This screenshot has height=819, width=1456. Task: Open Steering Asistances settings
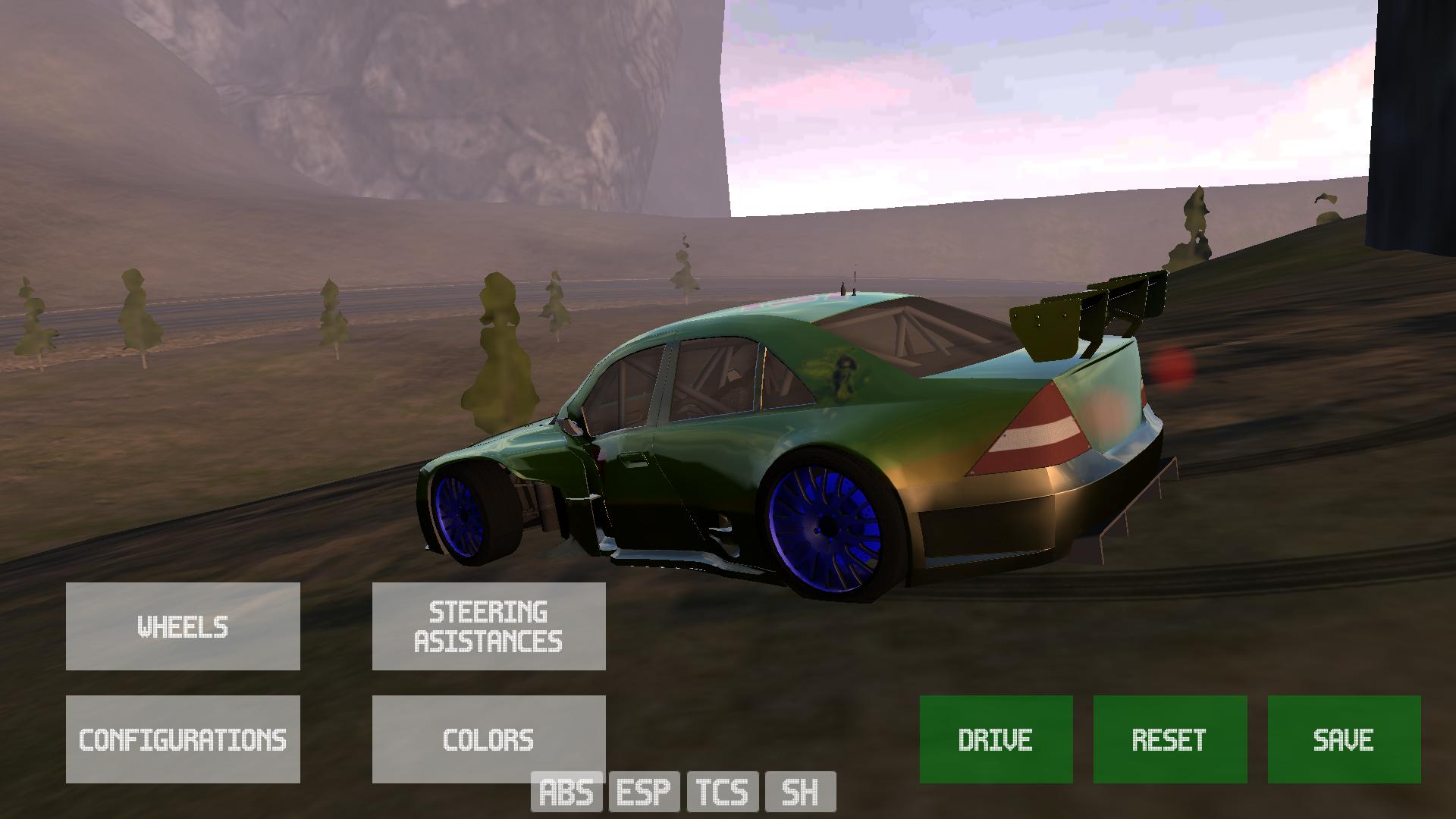tap(488, 626)
